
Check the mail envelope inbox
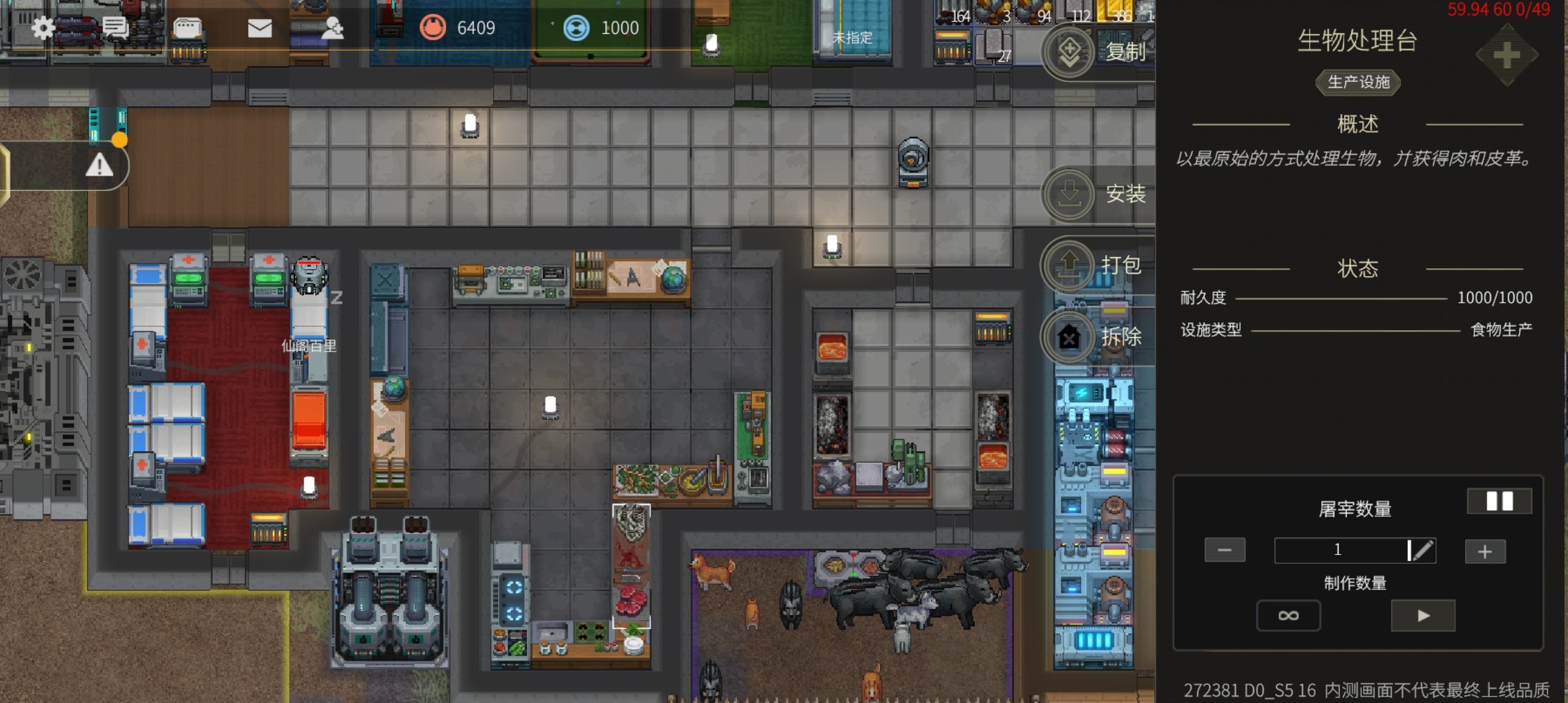(x=260, y=28)
